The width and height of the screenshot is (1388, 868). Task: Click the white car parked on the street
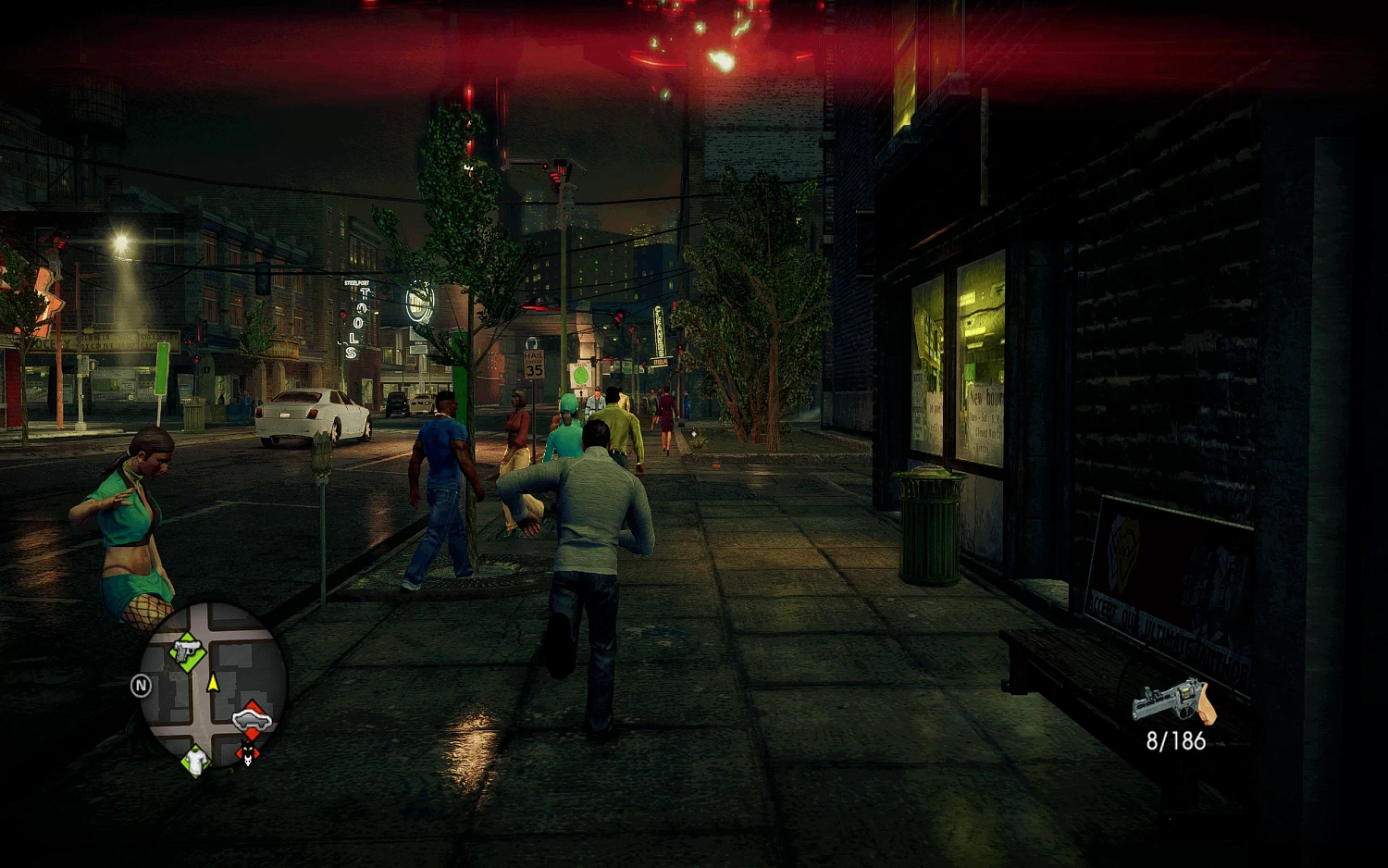click(x=310, y=416)
